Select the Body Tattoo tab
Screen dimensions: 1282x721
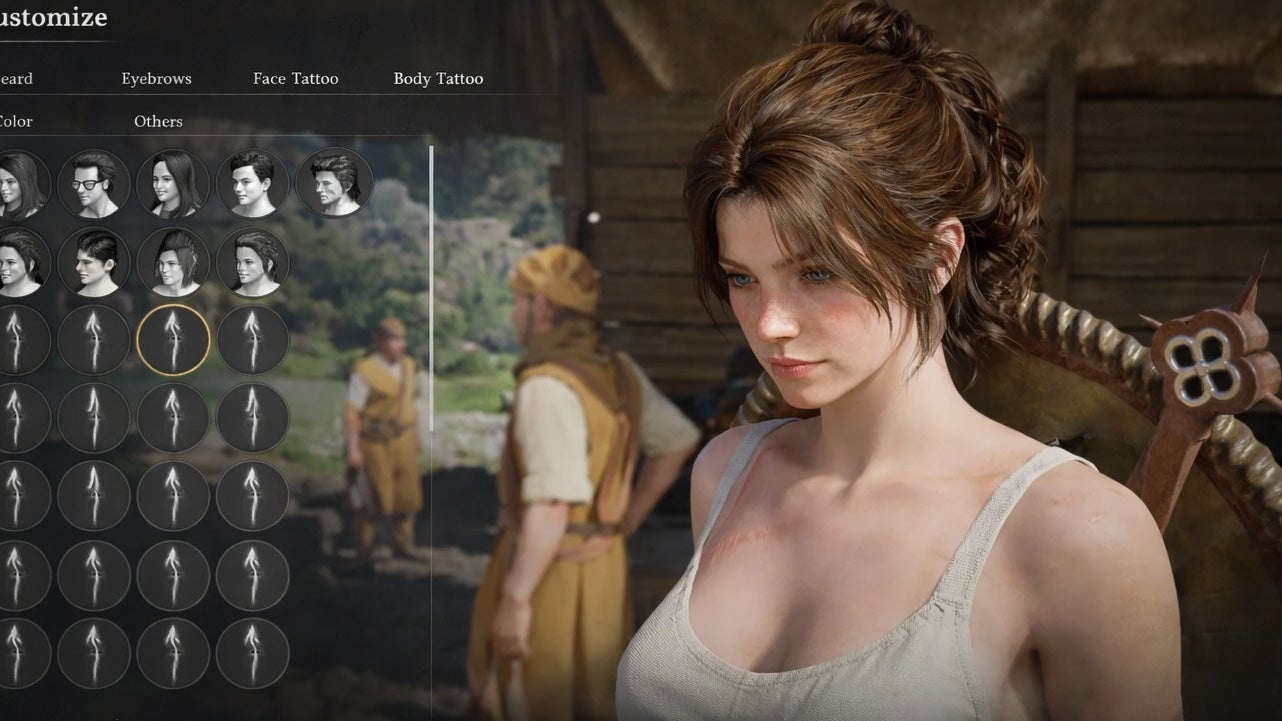click(438, 79)
